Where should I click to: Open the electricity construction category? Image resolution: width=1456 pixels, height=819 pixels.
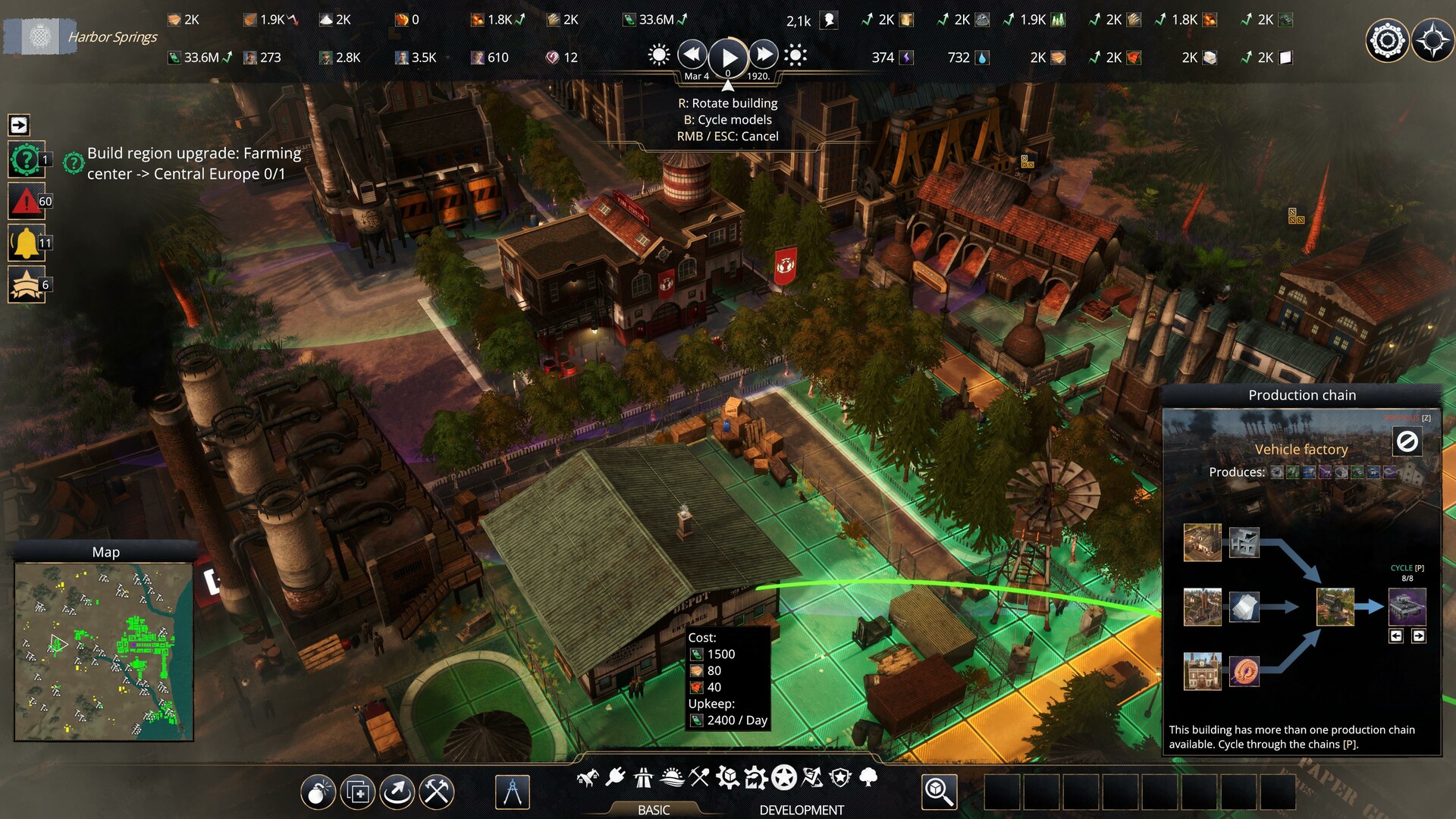pyautogui.click(x=614, y=776)
